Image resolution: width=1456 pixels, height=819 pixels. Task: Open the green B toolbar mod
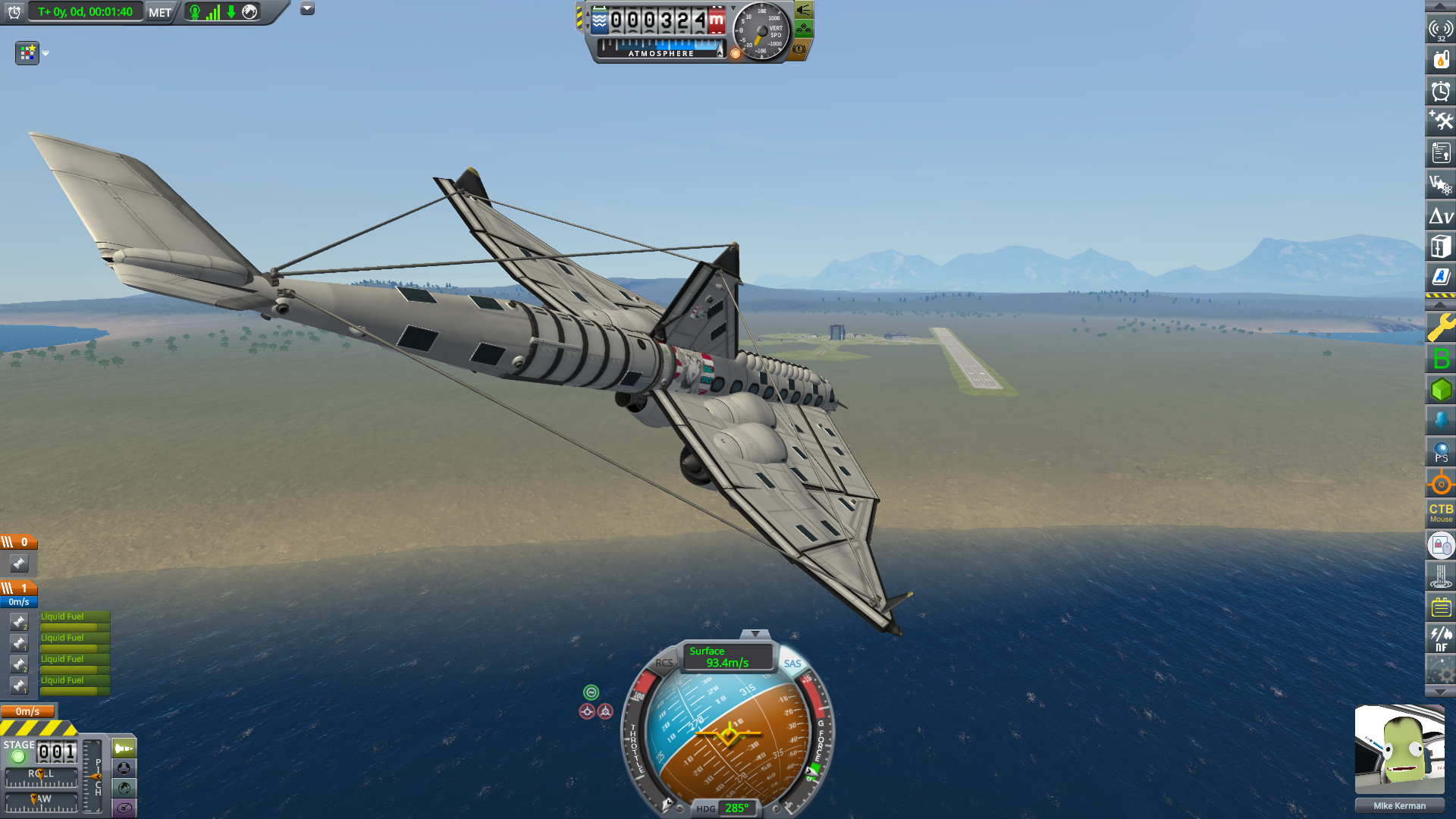pos(1441,359)
